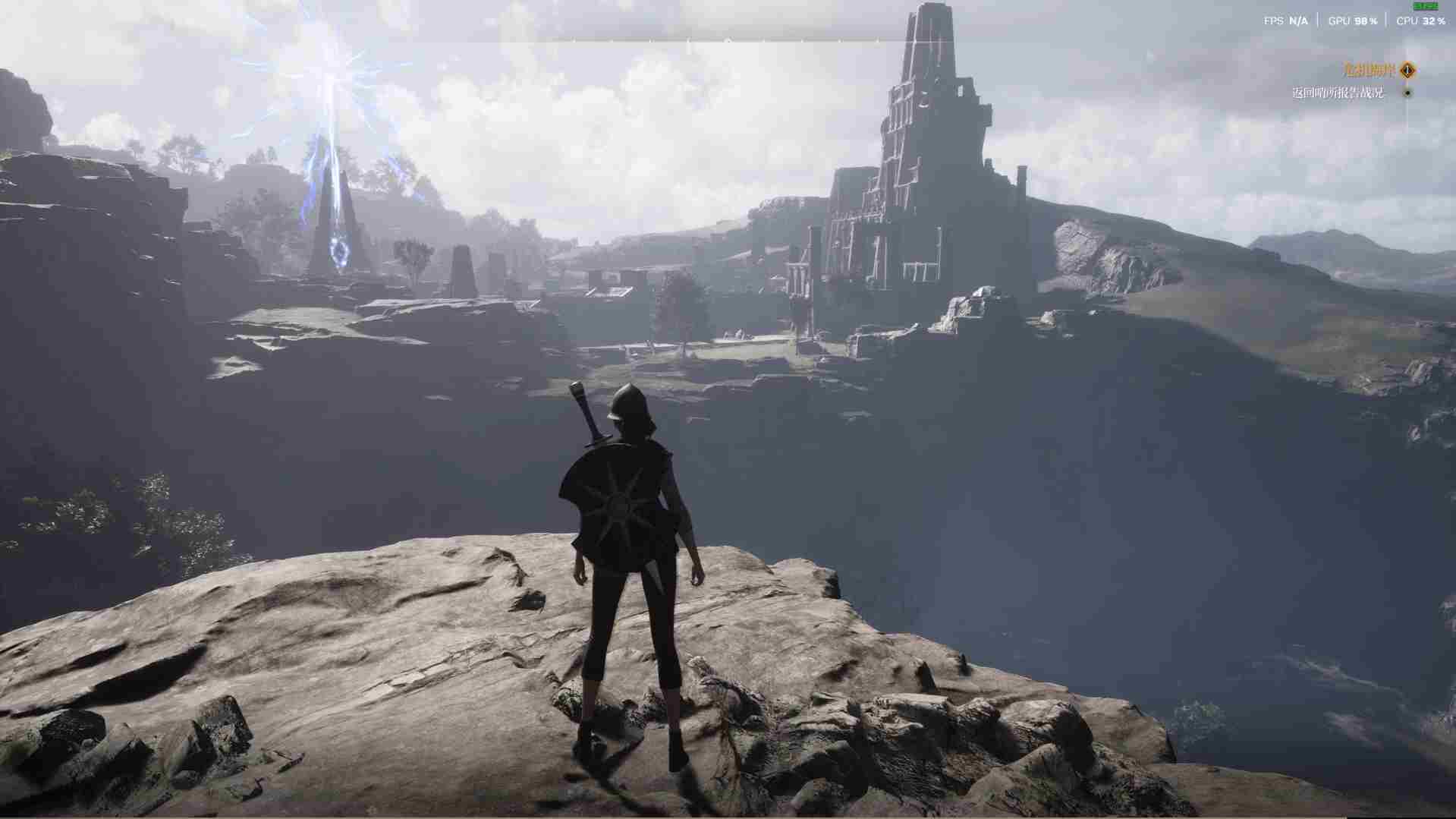The width and height of the screenshot is (1456, 819).
Task: Select the orange diamond quest marker icon
Action: (x=1407, y=71)
